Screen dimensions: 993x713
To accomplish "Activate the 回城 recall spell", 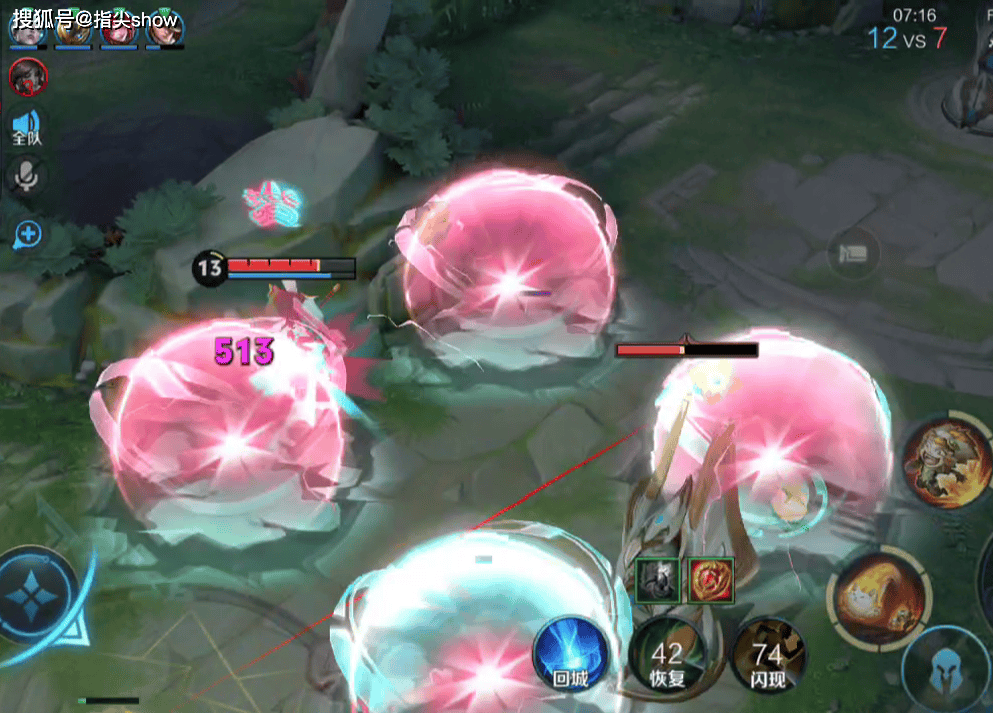I will (571, 654).
